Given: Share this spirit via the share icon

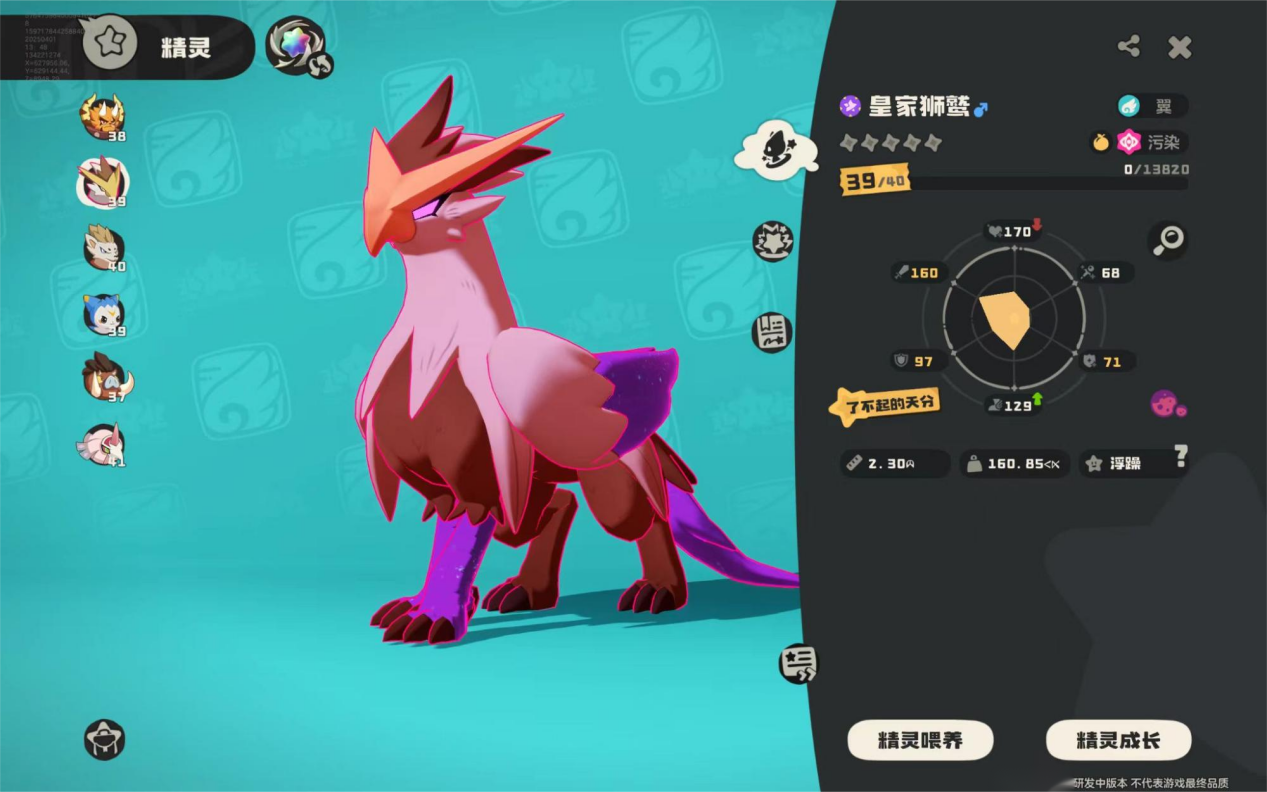Looking at the screenshot, I should pyautogui.click(x=1129, y=46).
